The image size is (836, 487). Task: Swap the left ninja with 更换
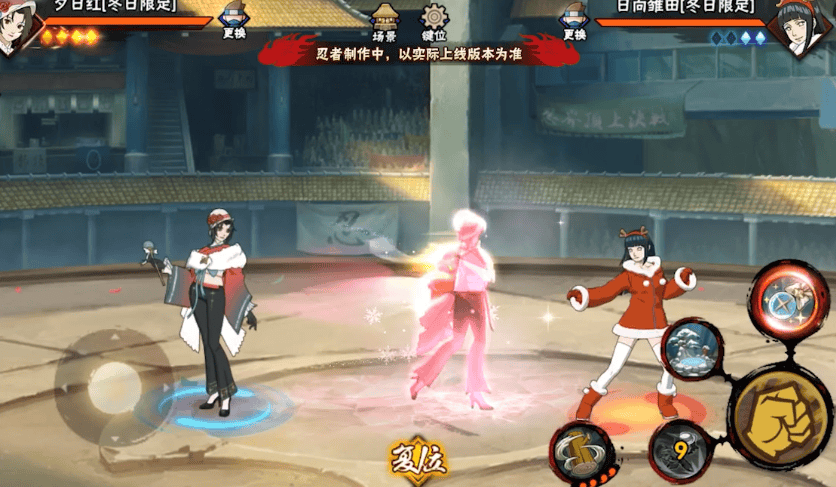(232, 22)
